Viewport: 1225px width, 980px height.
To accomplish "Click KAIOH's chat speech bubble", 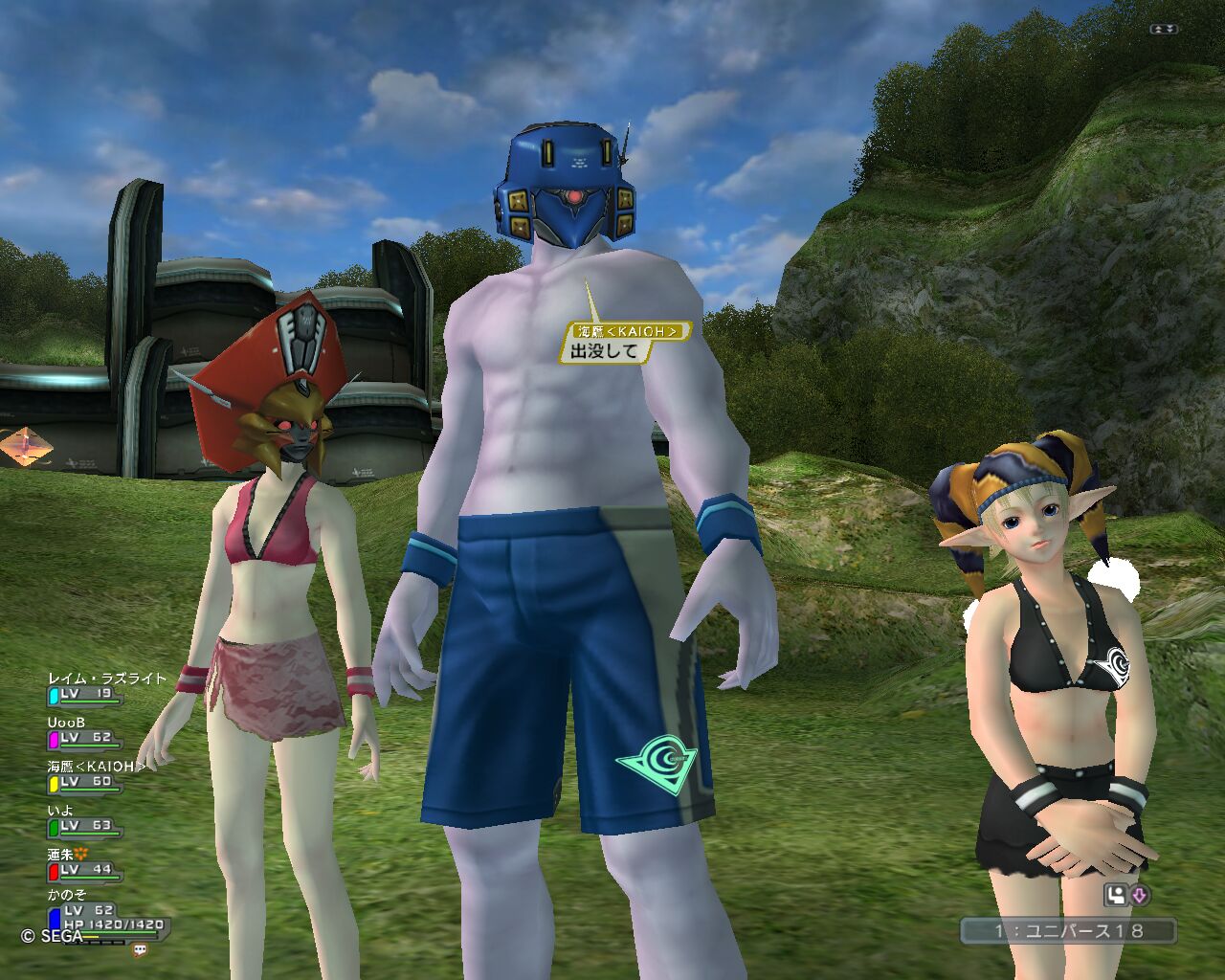I will point(624,342).
